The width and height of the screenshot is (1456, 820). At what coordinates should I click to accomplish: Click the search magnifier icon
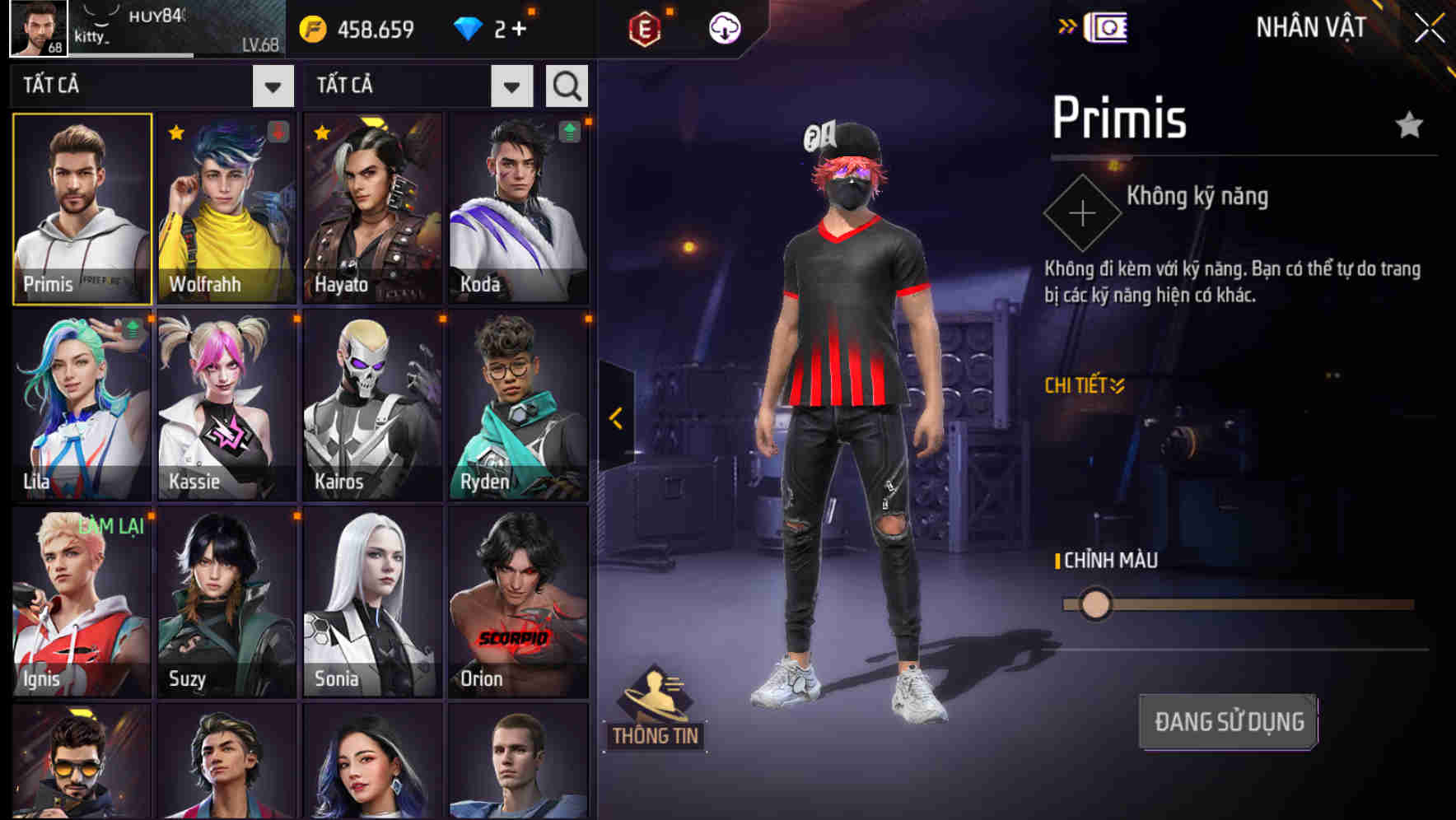(x=566, y=85)
